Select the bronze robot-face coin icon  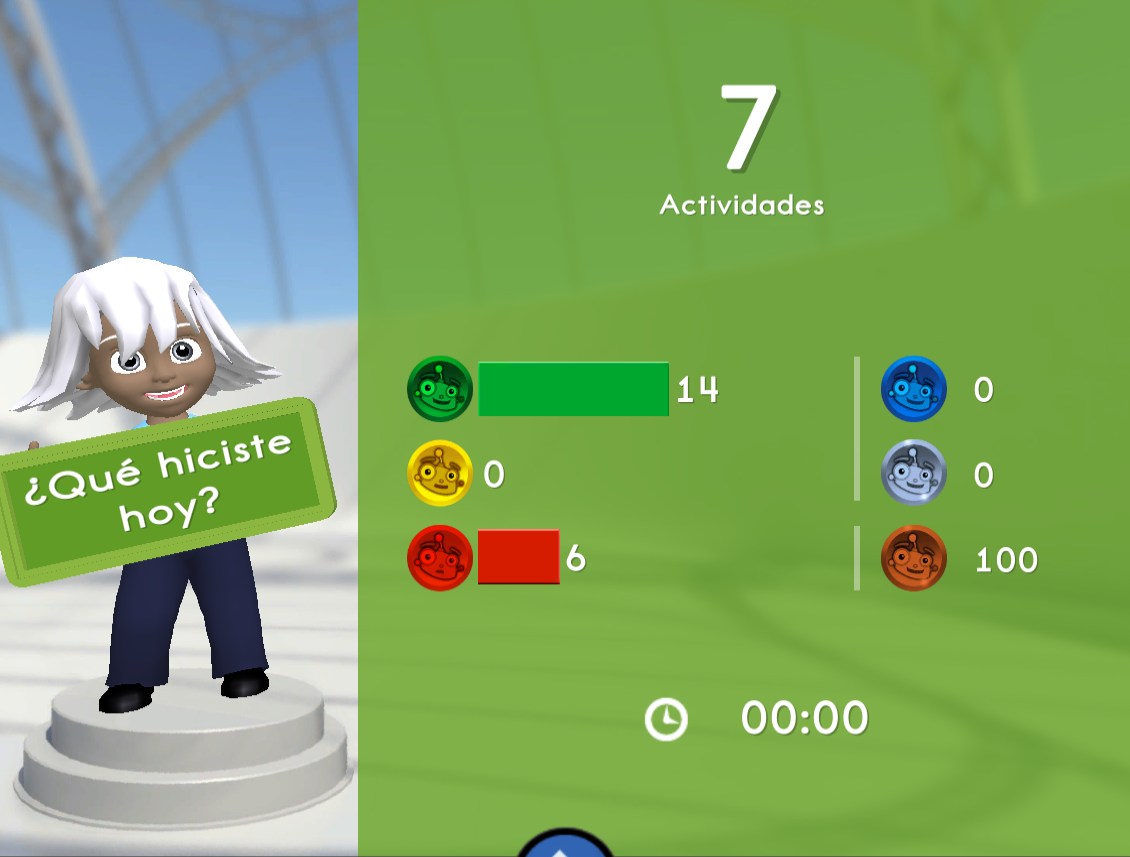[x=913, y=558]
